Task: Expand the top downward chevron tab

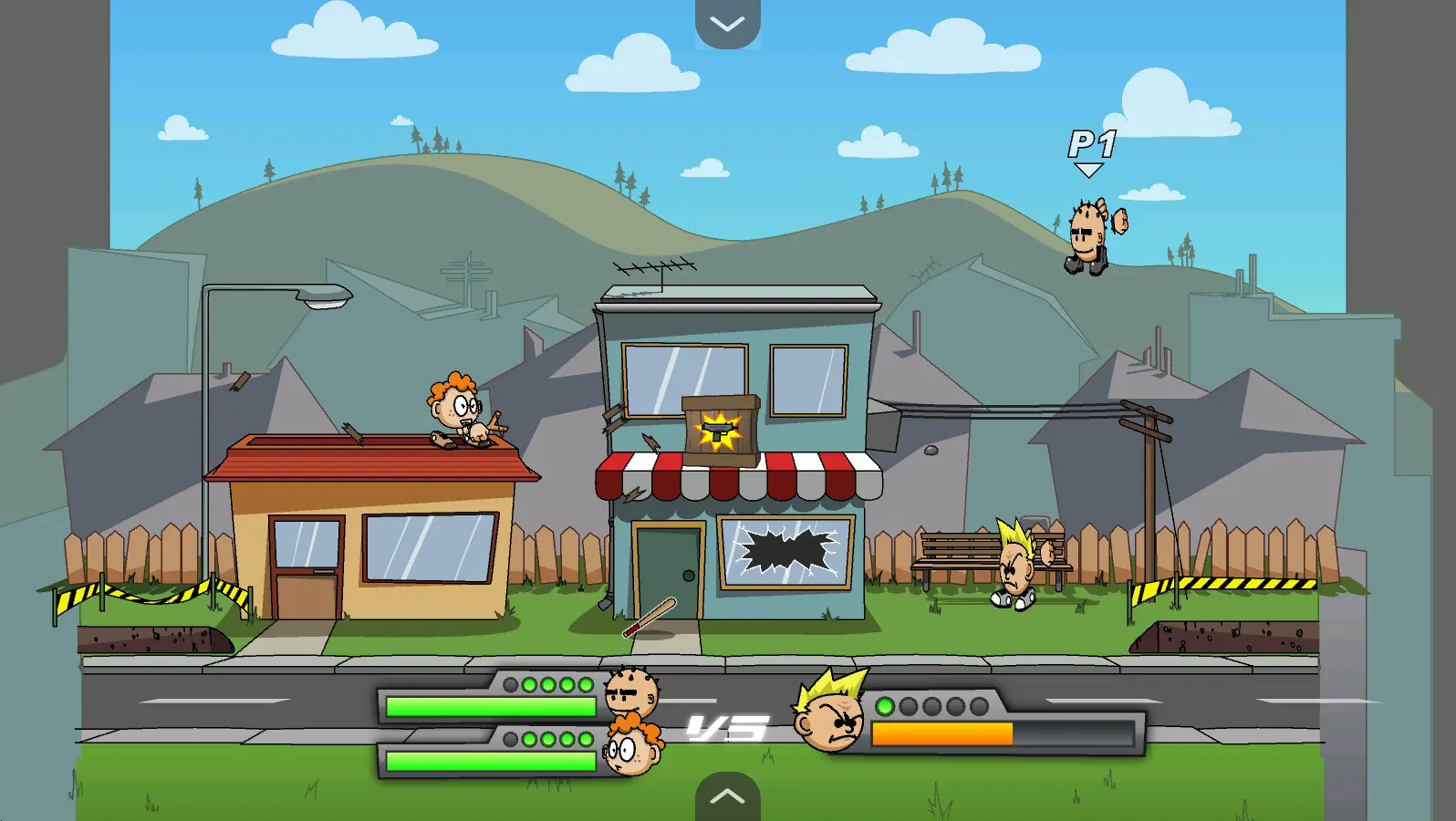Action: tap(727, 24)
